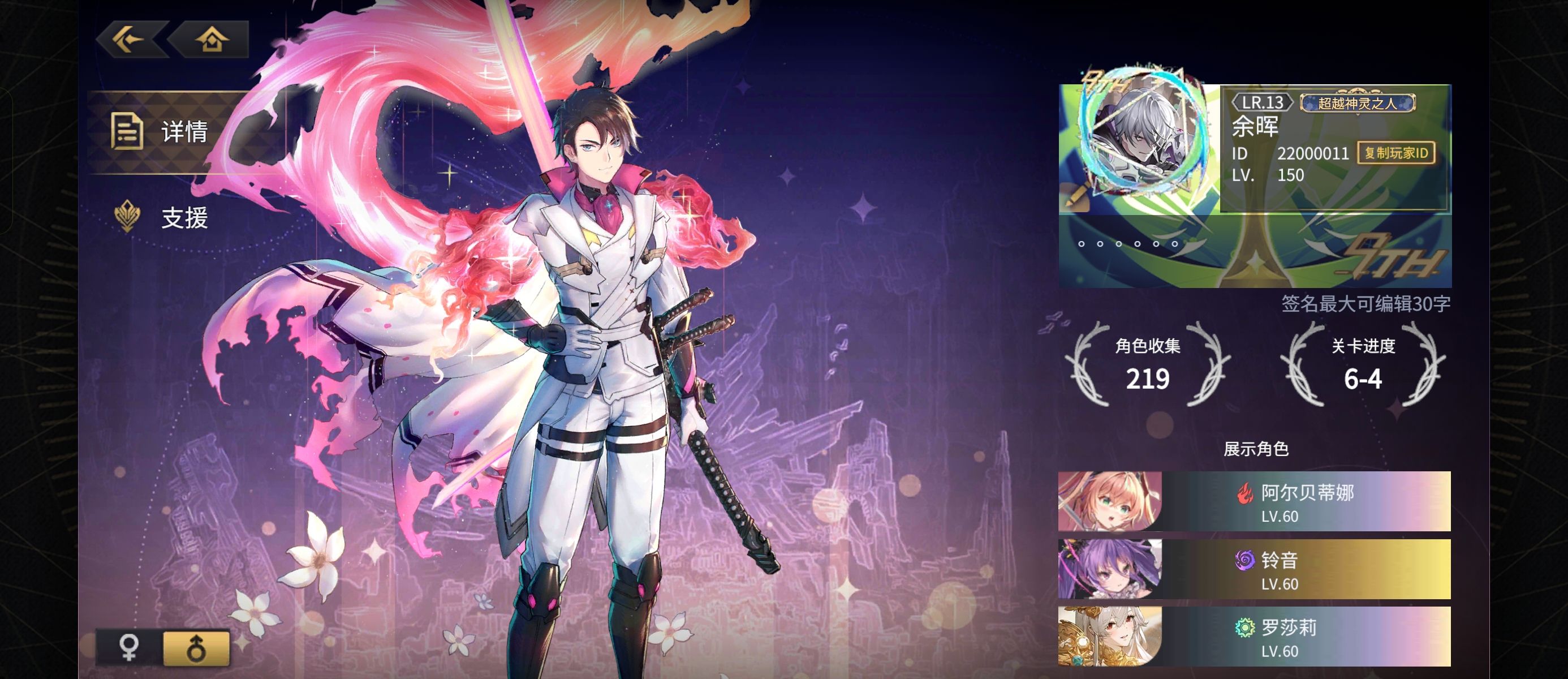Open showcased character 铃音
1568x679 pixels.
[x=1254, y=569]
